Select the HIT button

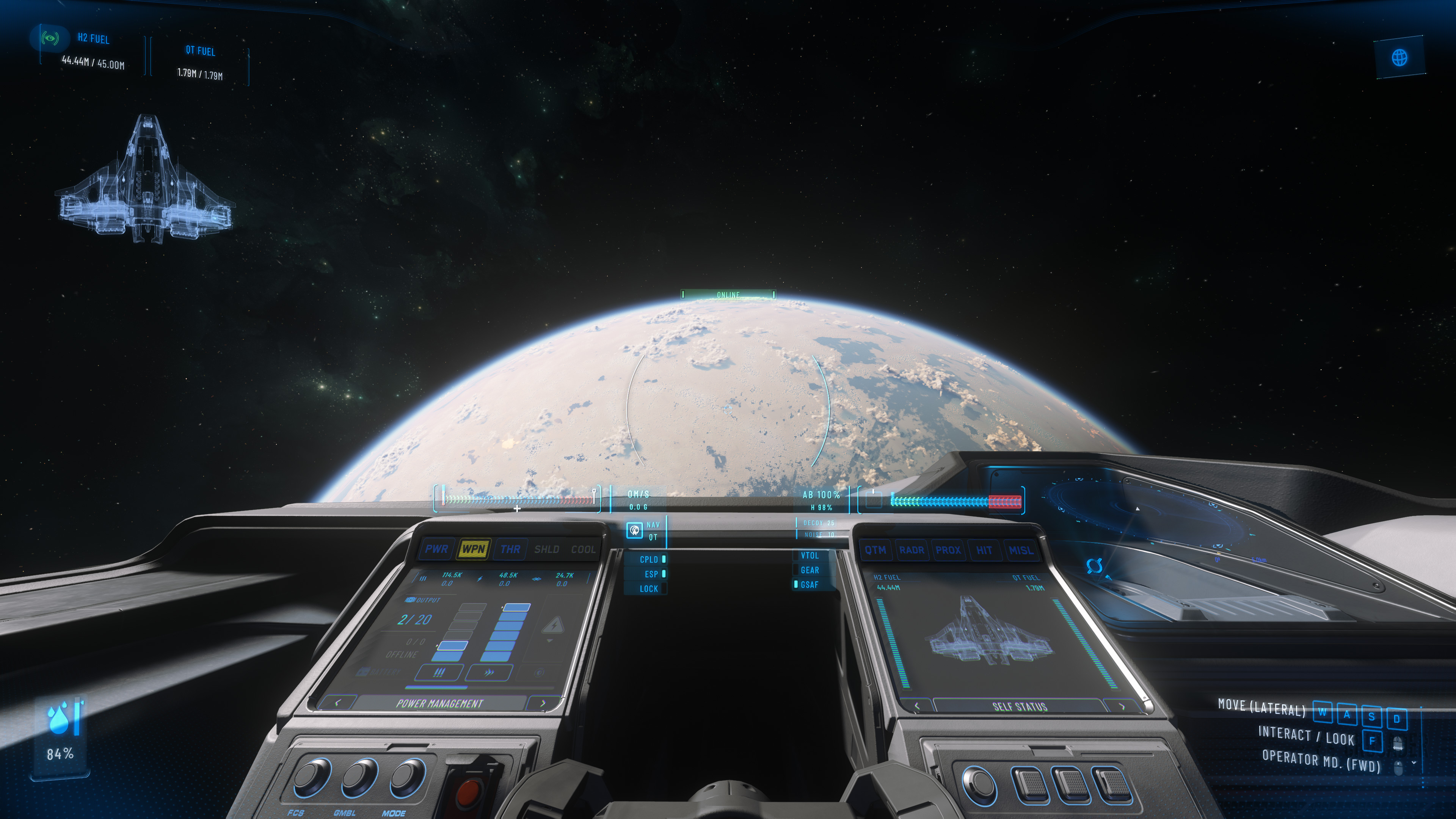[x=984, y=550]
